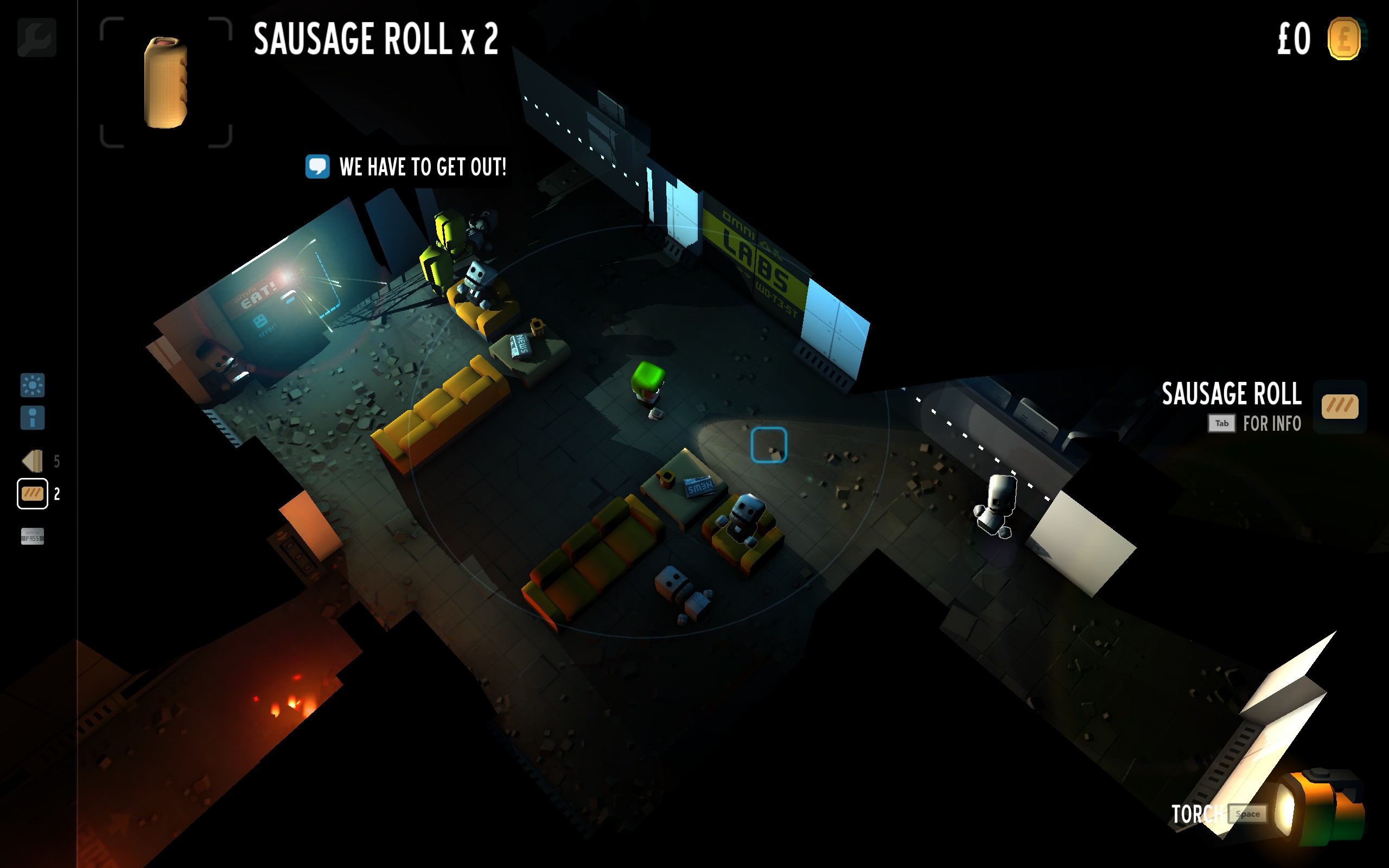
Task: Click the blue sun-shaped sidebar icon
Action: pyautogui.click(x=32, y=385)
